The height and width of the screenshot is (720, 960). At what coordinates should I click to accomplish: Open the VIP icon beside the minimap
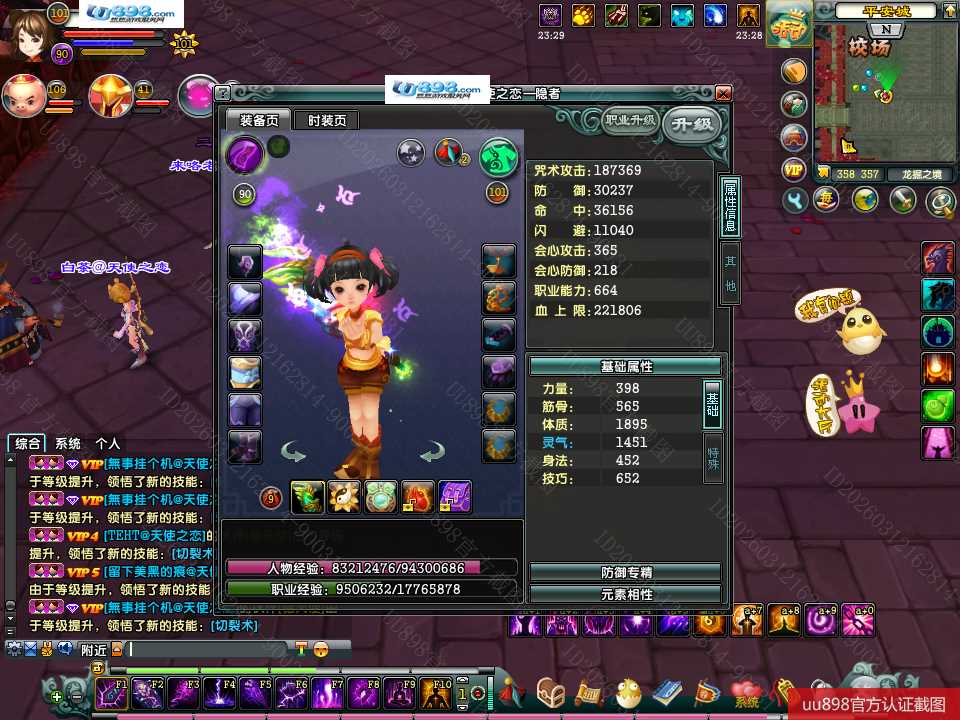coord(794,169)
